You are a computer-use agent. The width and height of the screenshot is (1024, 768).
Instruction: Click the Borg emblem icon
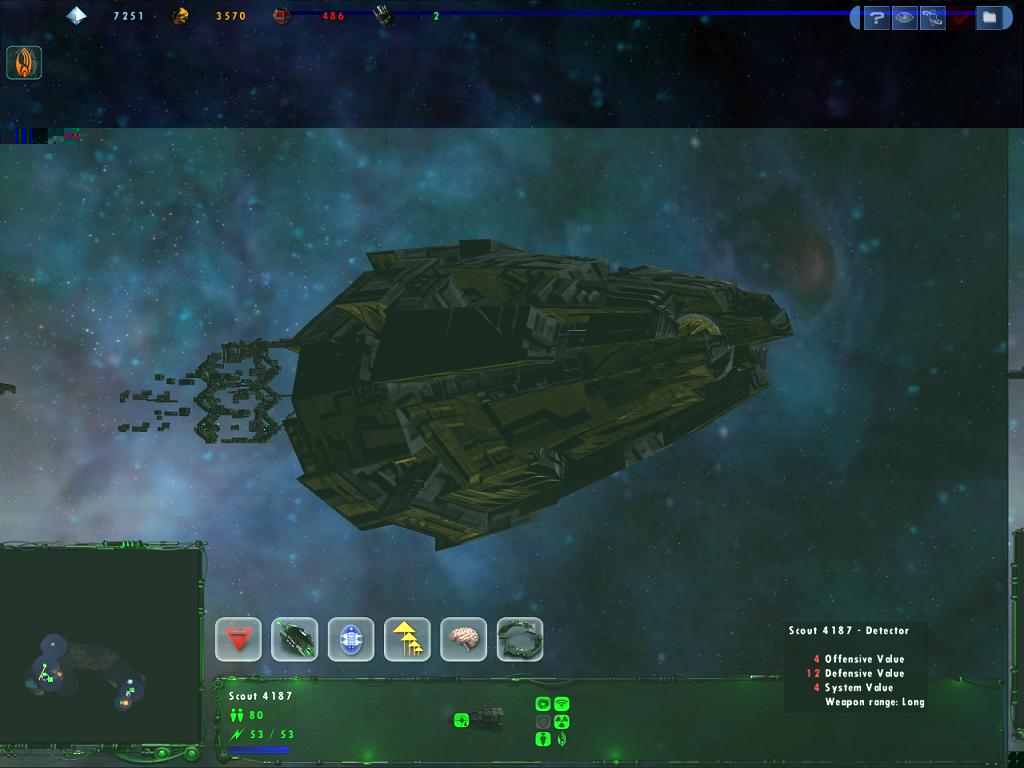coord(23,63)
